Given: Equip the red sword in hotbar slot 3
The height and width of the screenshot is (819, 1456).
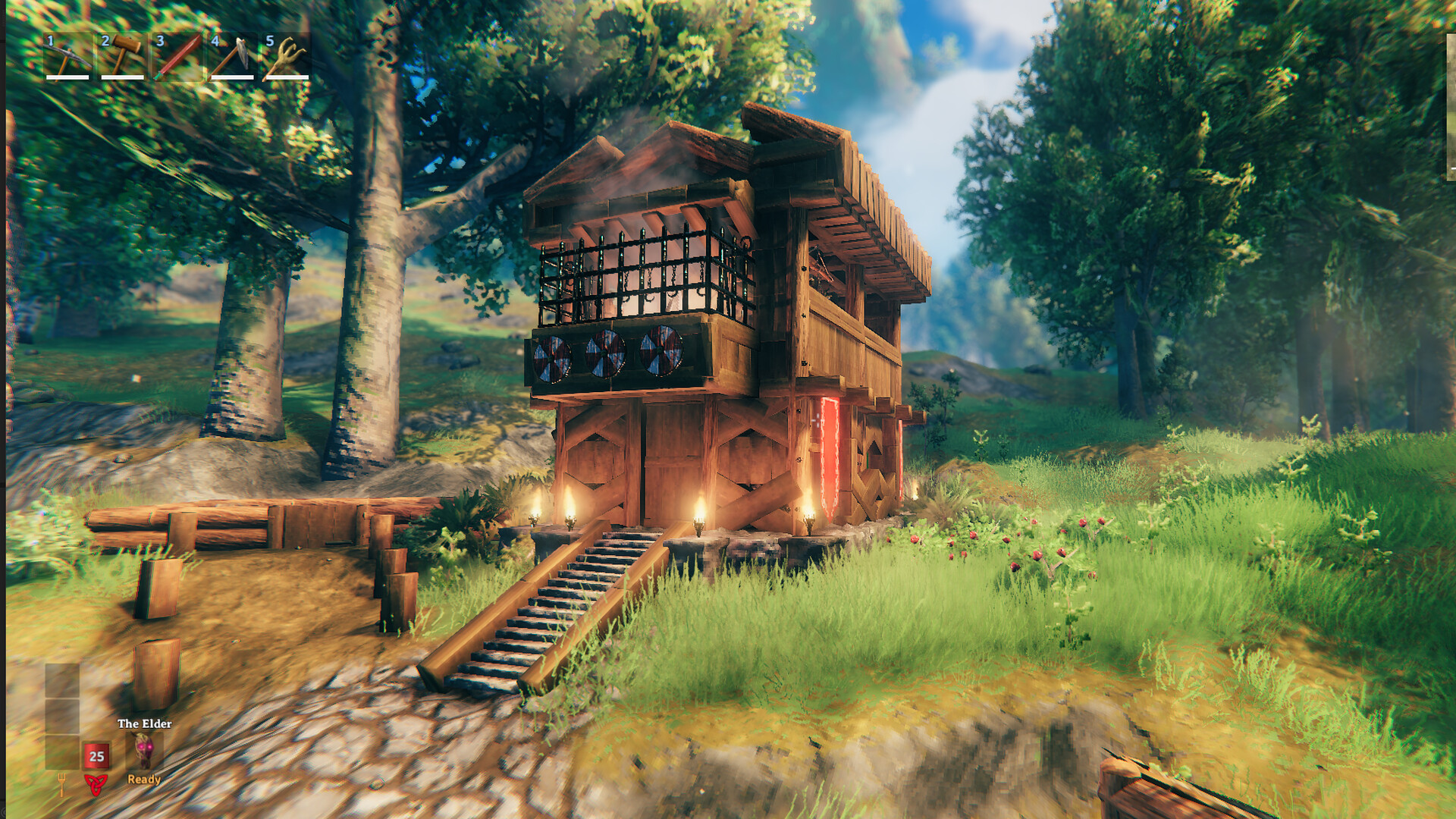Looking at the screenshot, I should [178, 57].
